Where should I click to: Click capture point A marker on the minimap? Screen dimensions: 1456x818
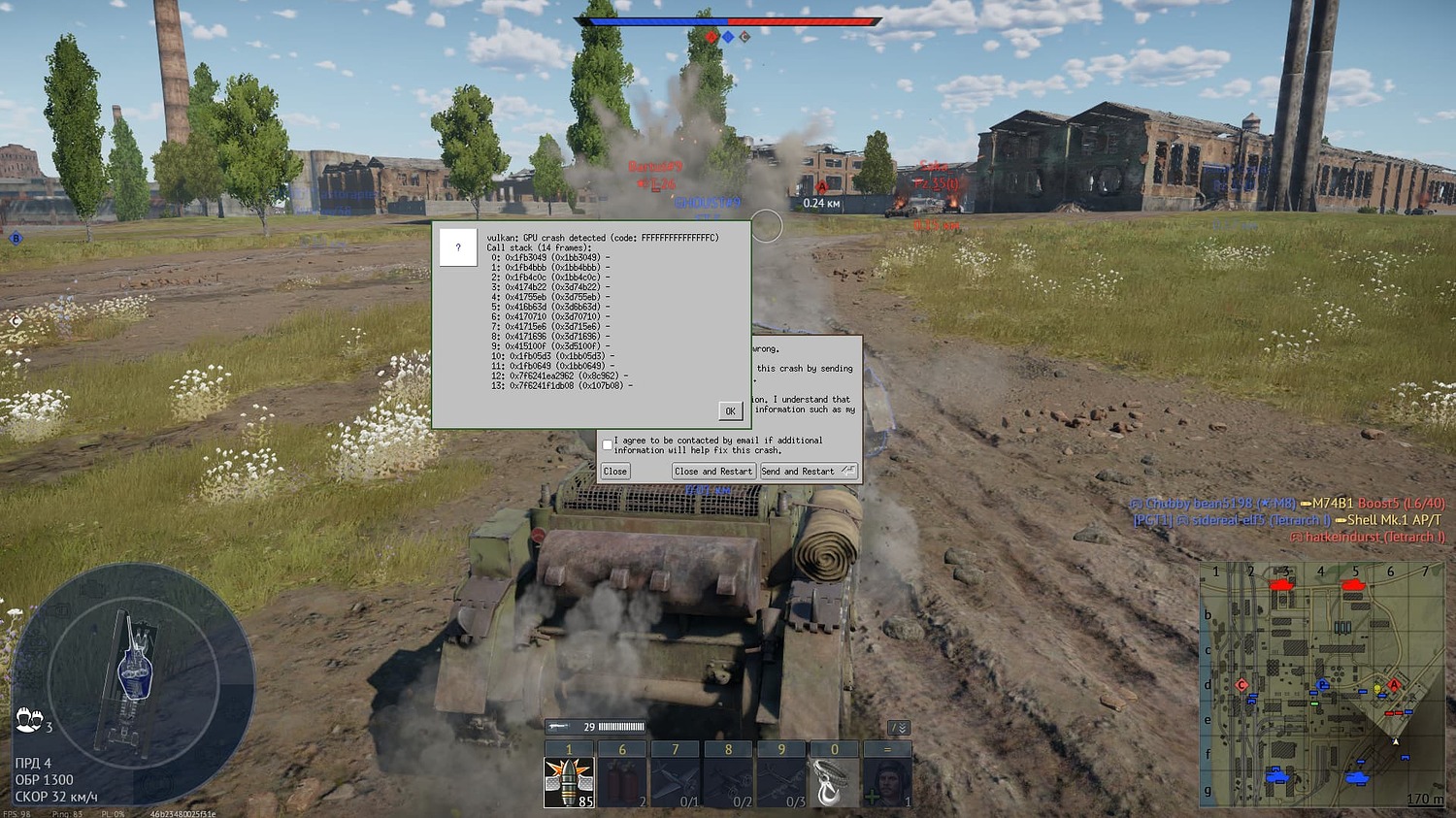[1396, 685]
